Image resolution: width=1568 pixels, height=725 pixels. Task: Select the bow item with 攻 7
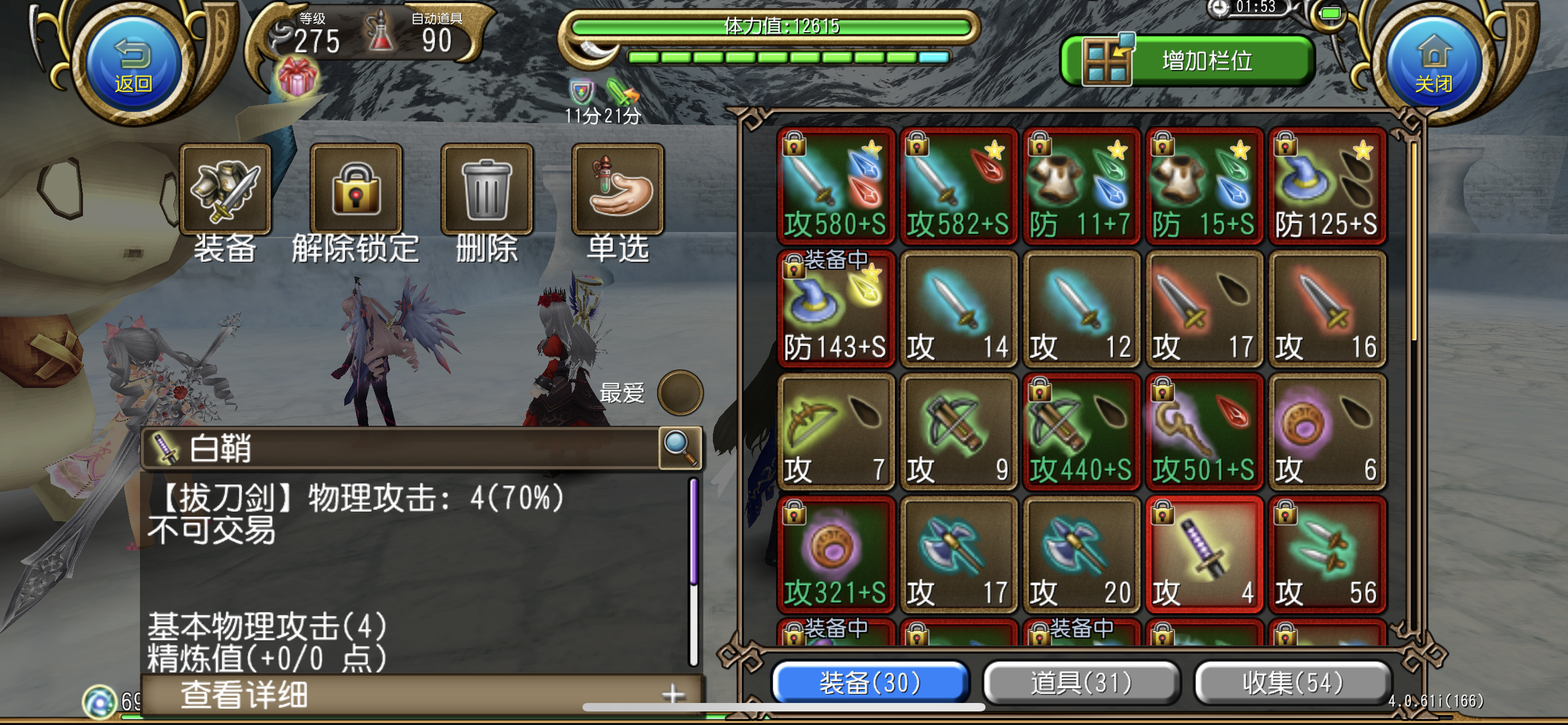[x=836, y=432]
